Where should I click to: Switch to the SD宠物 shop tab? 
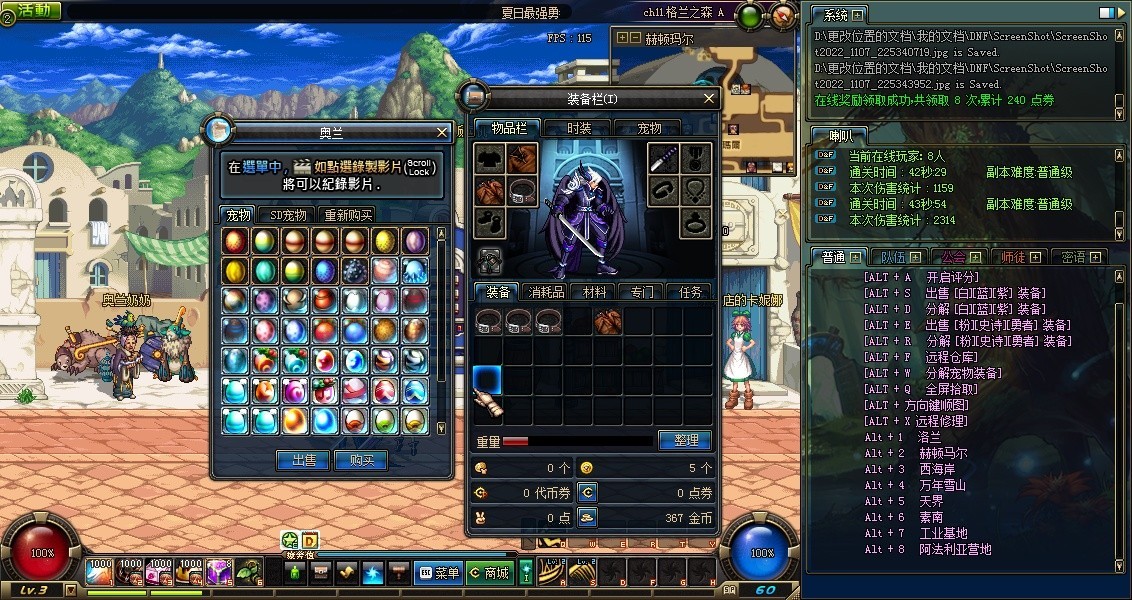[288, 215]
